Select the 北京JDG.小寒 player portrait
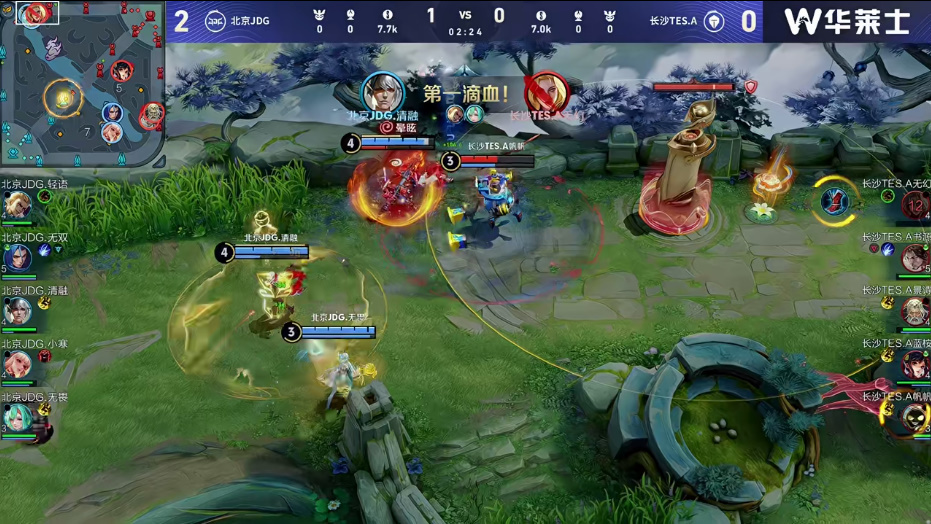This screenshot has width=931, height=524. (x=17, y=366)
